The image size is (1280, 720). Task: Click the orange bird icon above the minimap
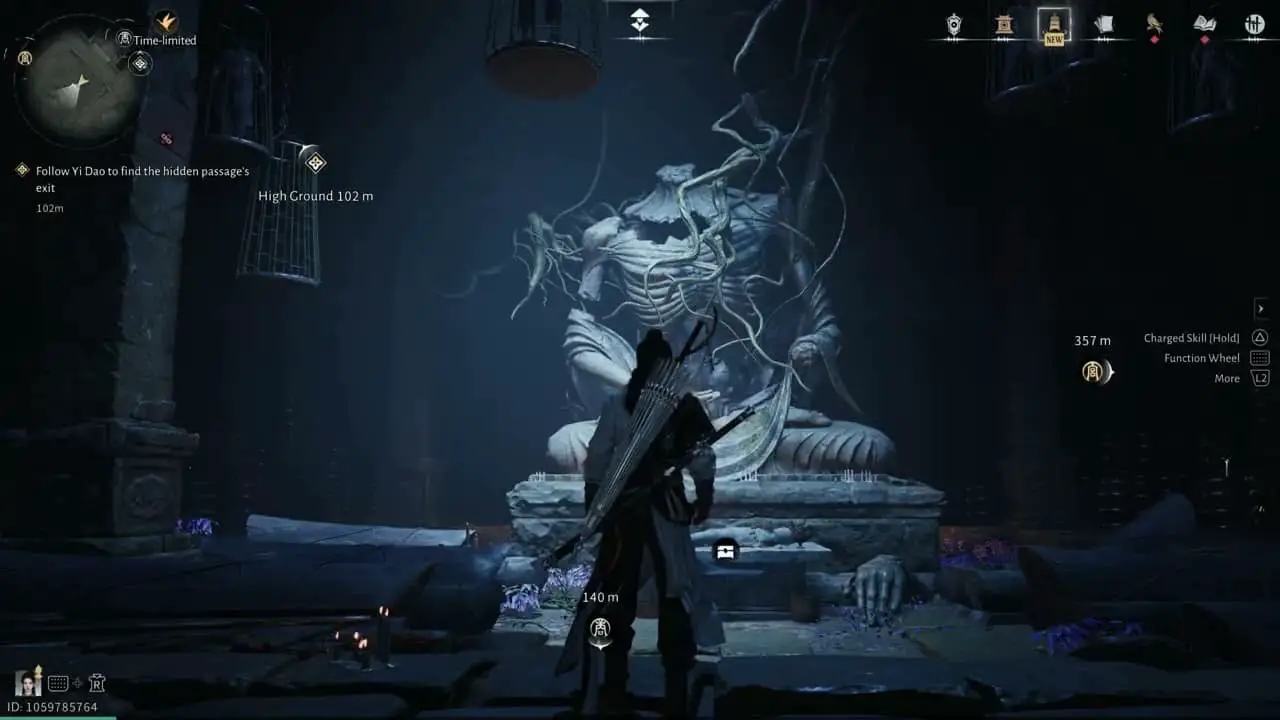(x=166, y=21)
